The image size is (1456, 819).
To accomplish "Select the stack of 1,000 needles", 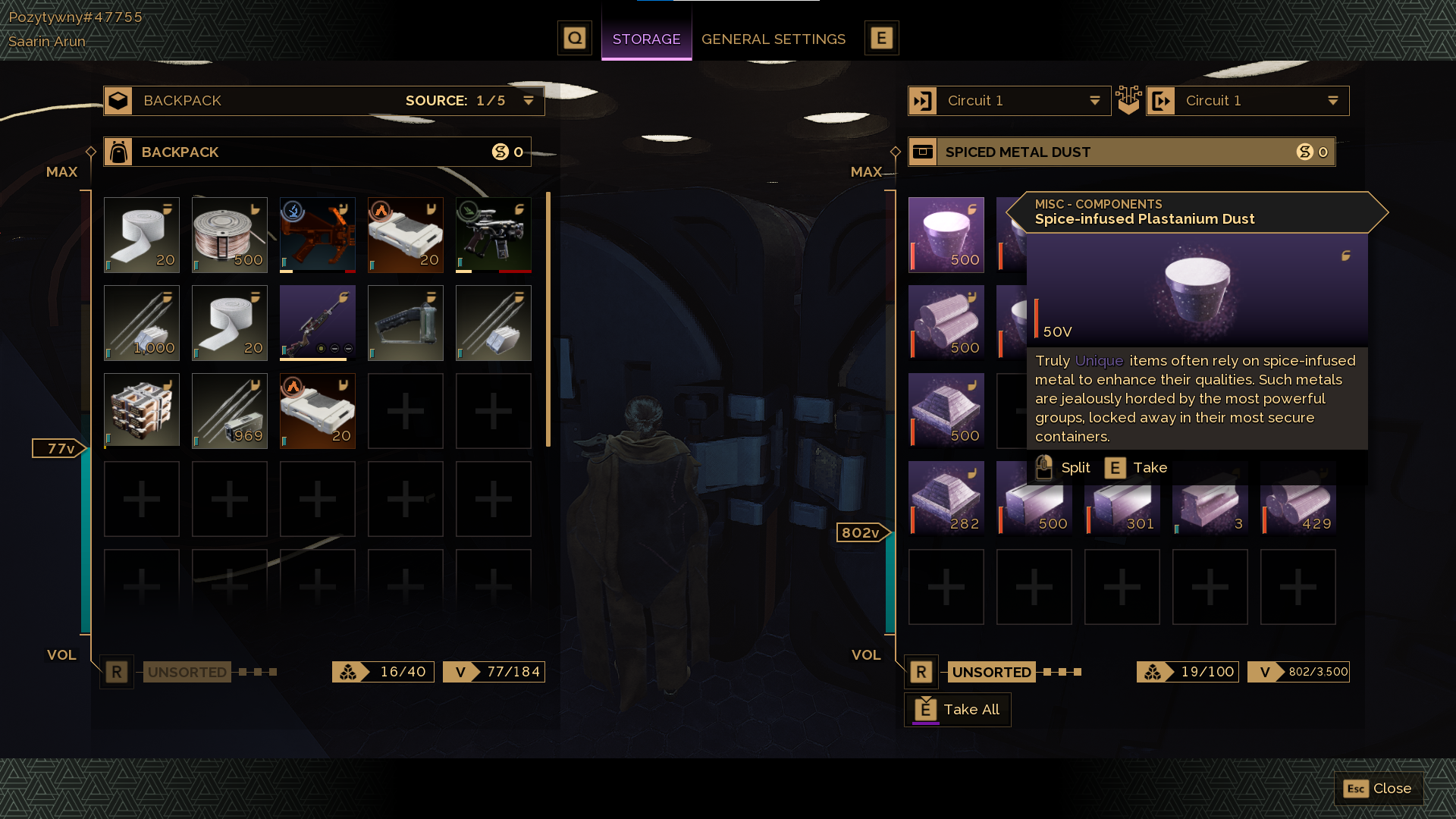I will pos(142,323).
